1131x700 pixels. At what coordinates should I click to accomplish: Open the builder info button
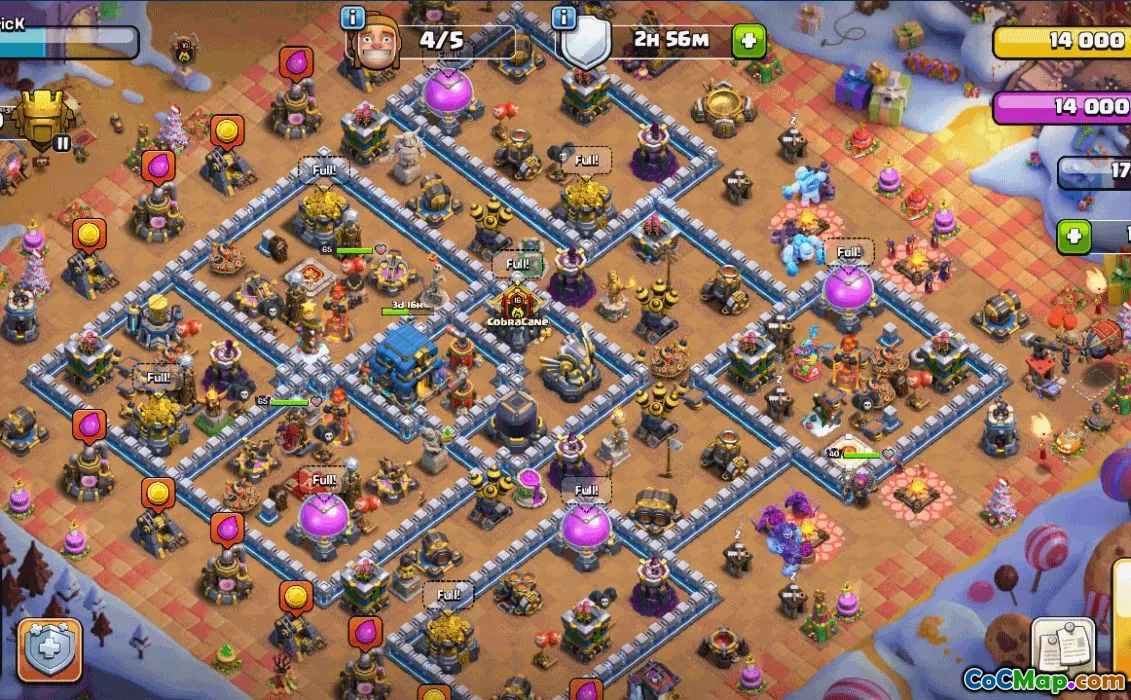(x=353, y=18)
